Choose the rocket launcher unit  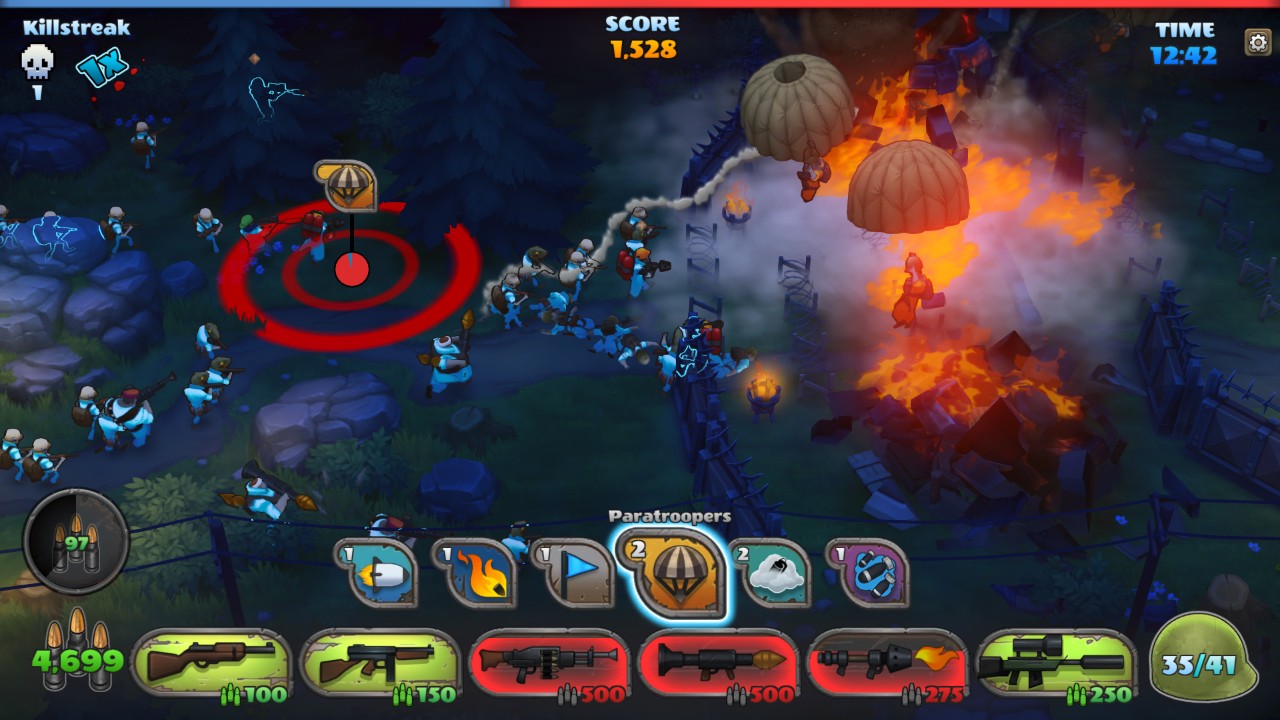click(x=718, y=665)
